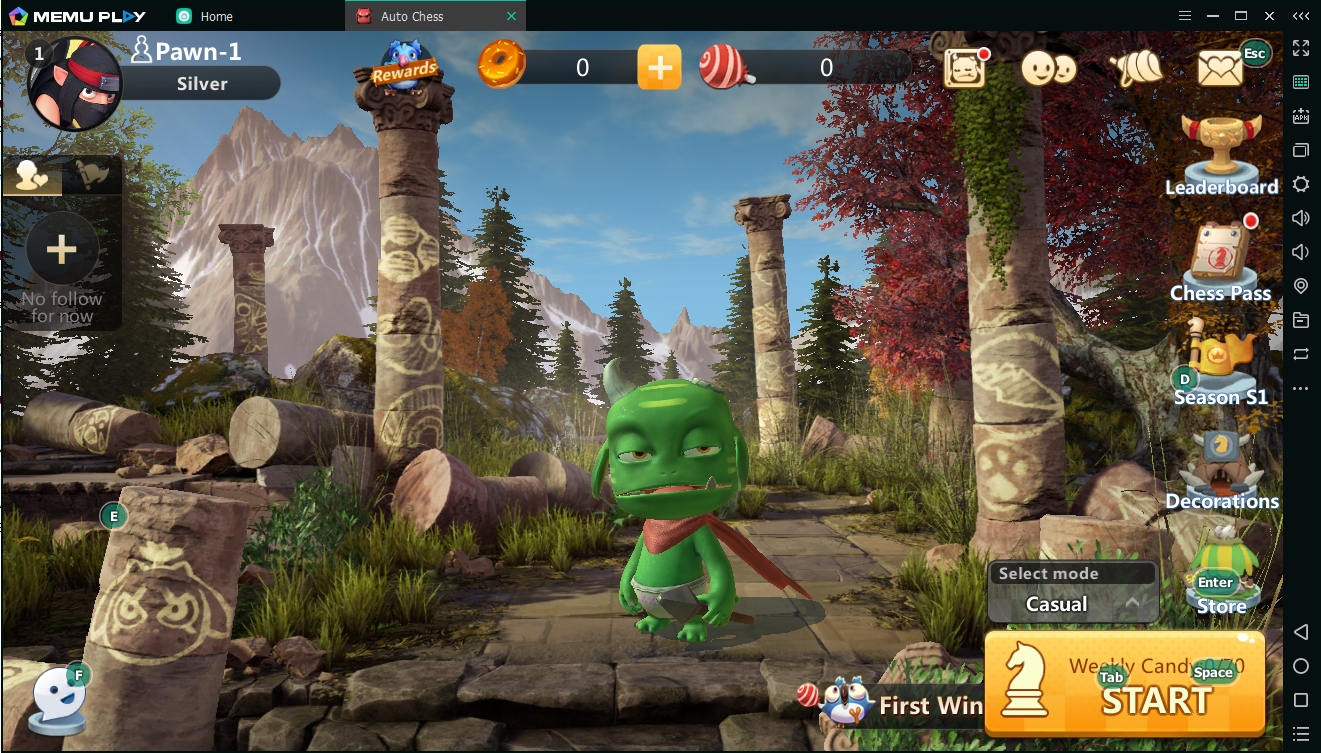Show the Leaderboard
1321x753 pixels.
1221,155
